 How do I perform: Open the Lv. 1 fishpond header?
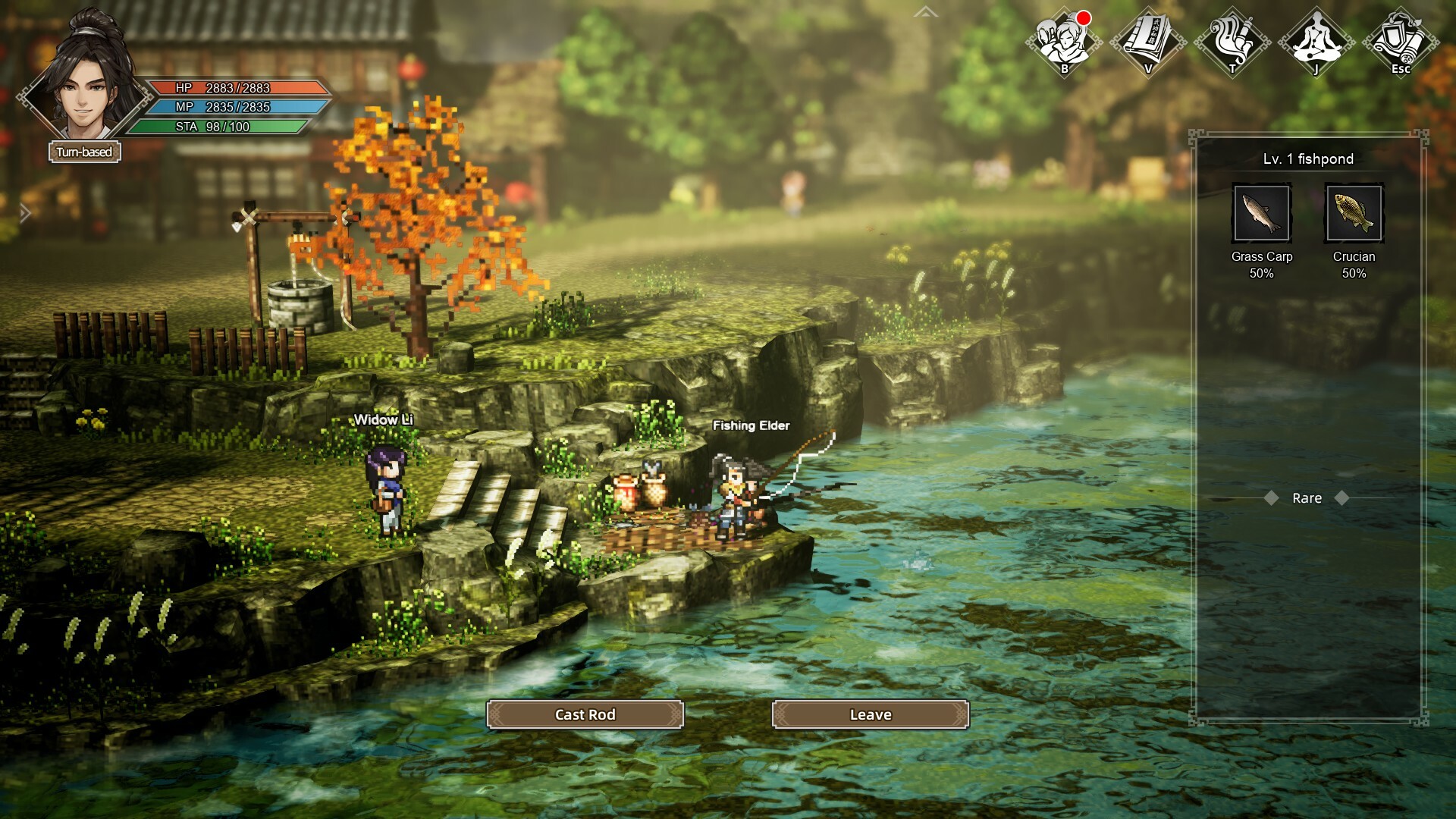coord(1307,159)
